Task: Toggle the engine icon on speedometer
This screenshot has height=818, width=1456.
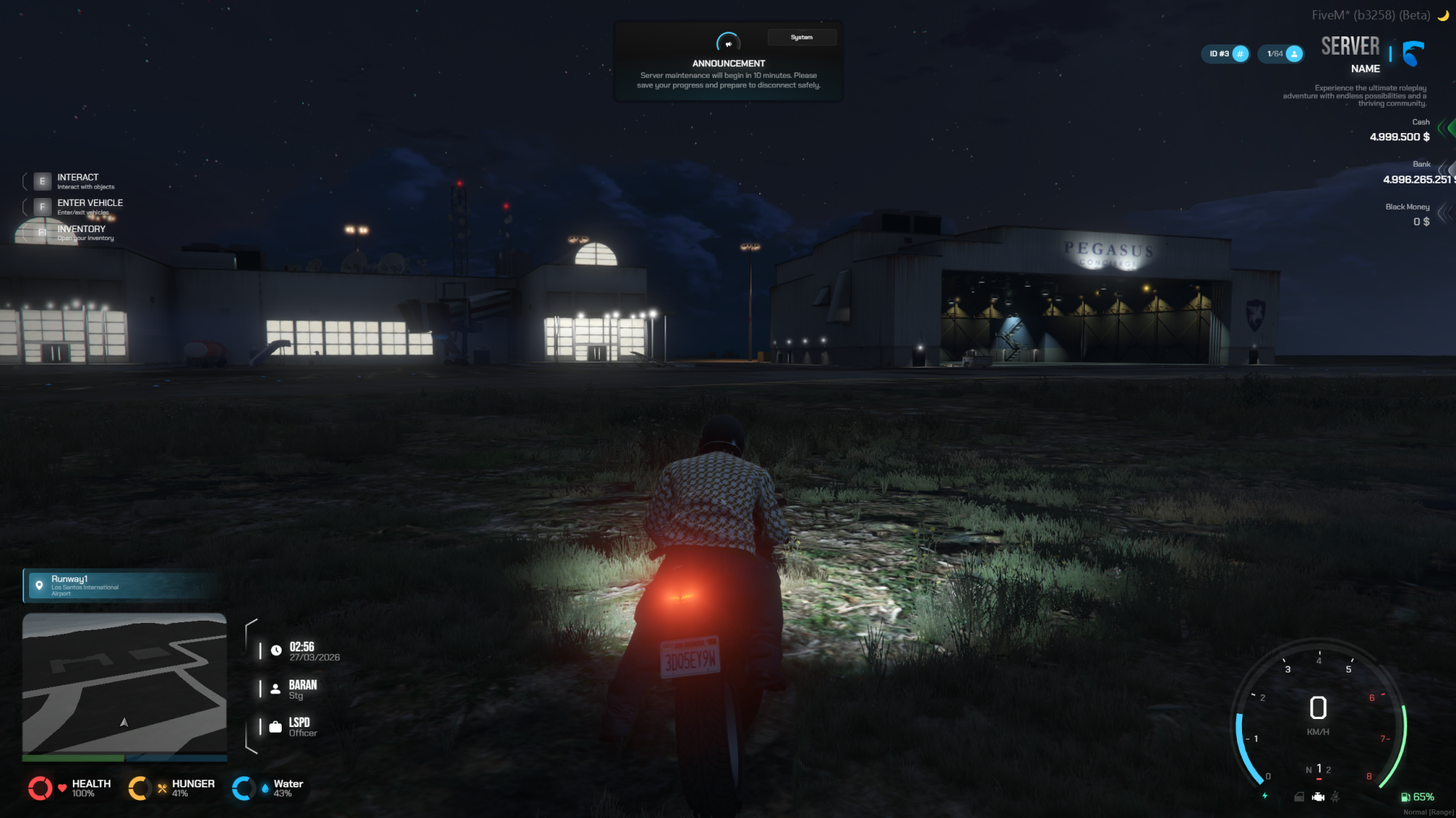Action: pos(1318,797)
